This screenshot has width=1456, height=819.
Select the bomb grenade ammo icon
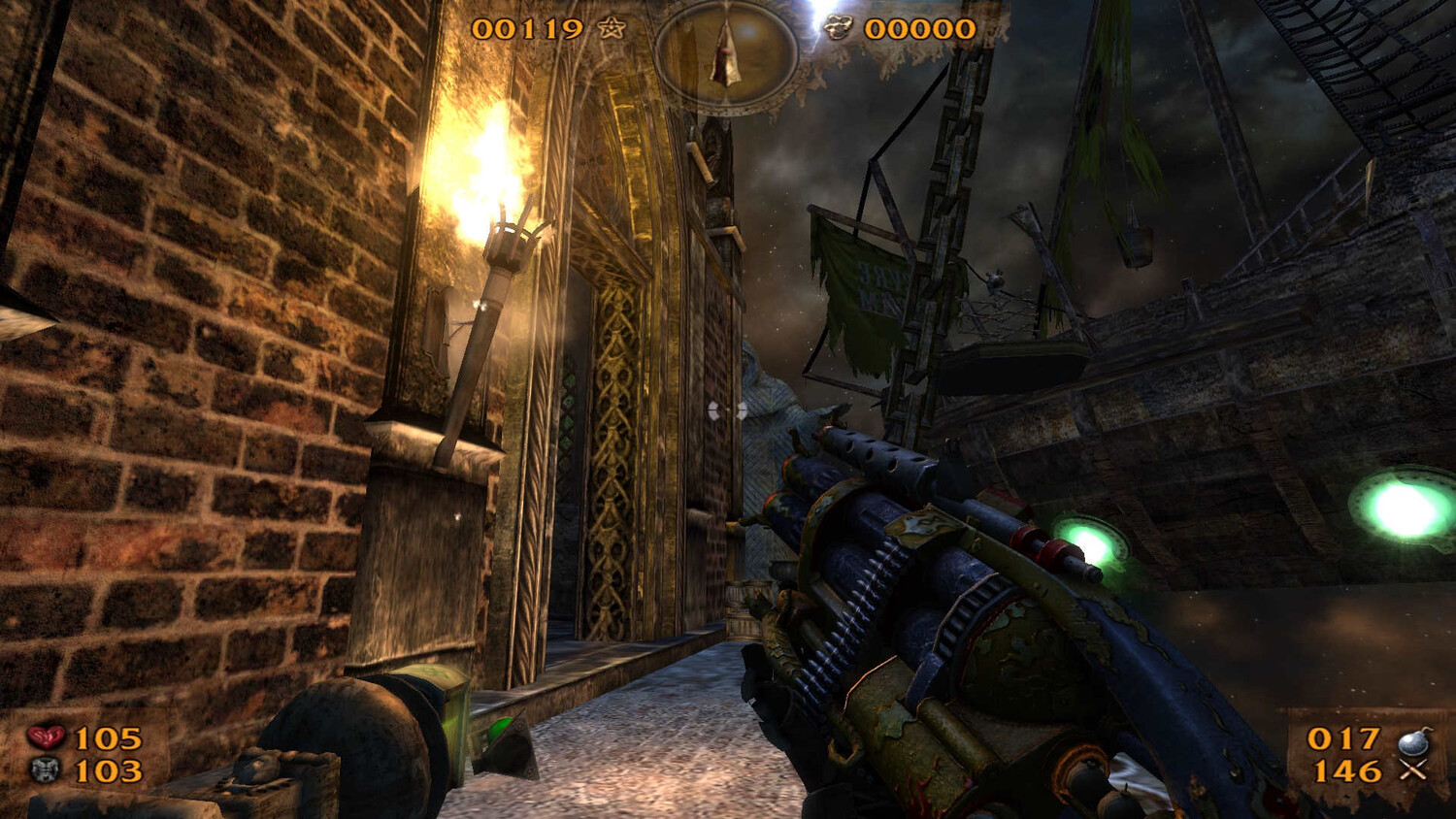pyautogui.click(x=1413, y=741)
